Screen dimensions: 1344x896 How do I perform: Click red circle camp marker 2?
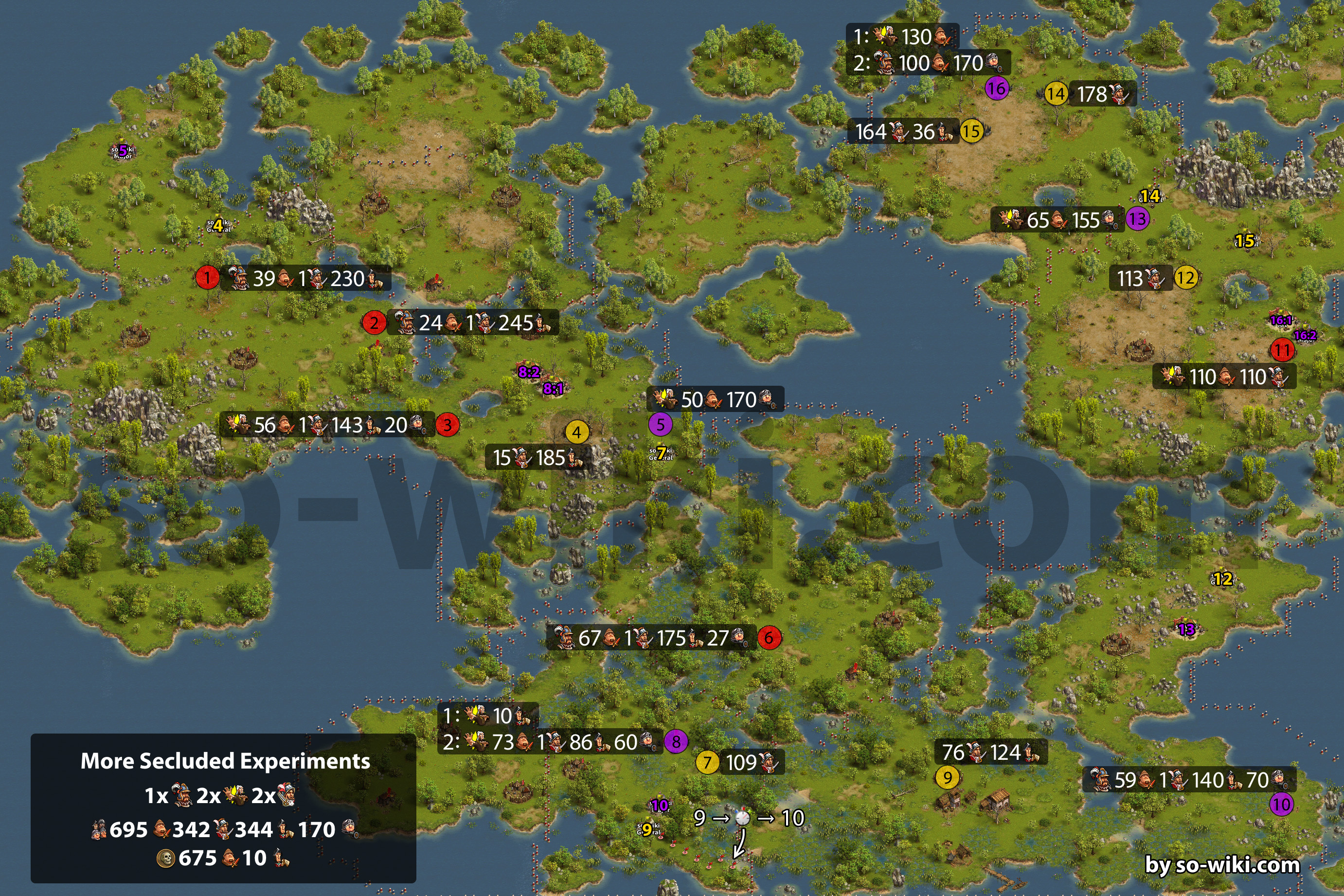point(374,323)
